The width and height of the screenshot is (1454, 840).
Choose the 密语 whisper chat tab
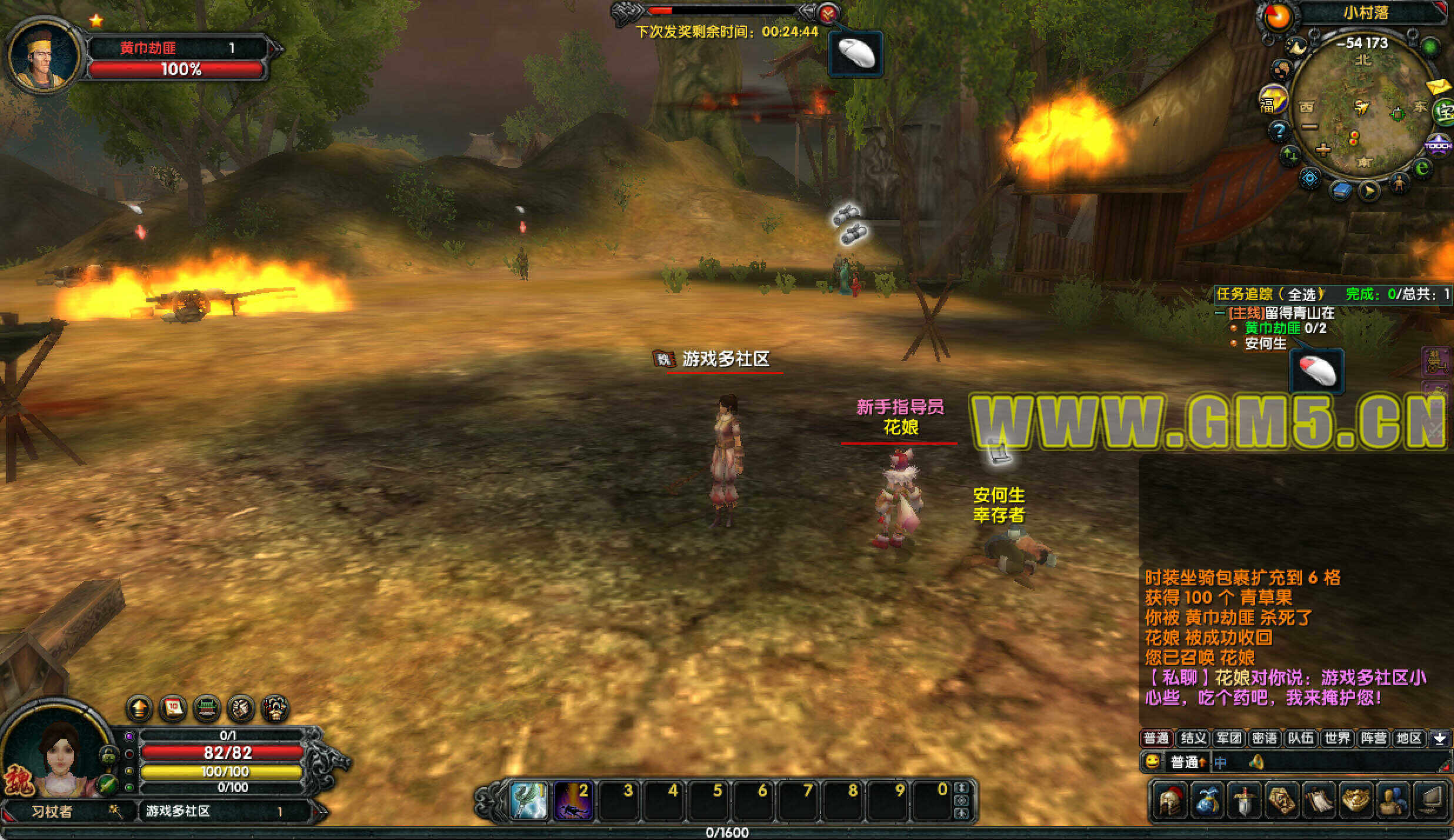click(x=1265, y=738)
